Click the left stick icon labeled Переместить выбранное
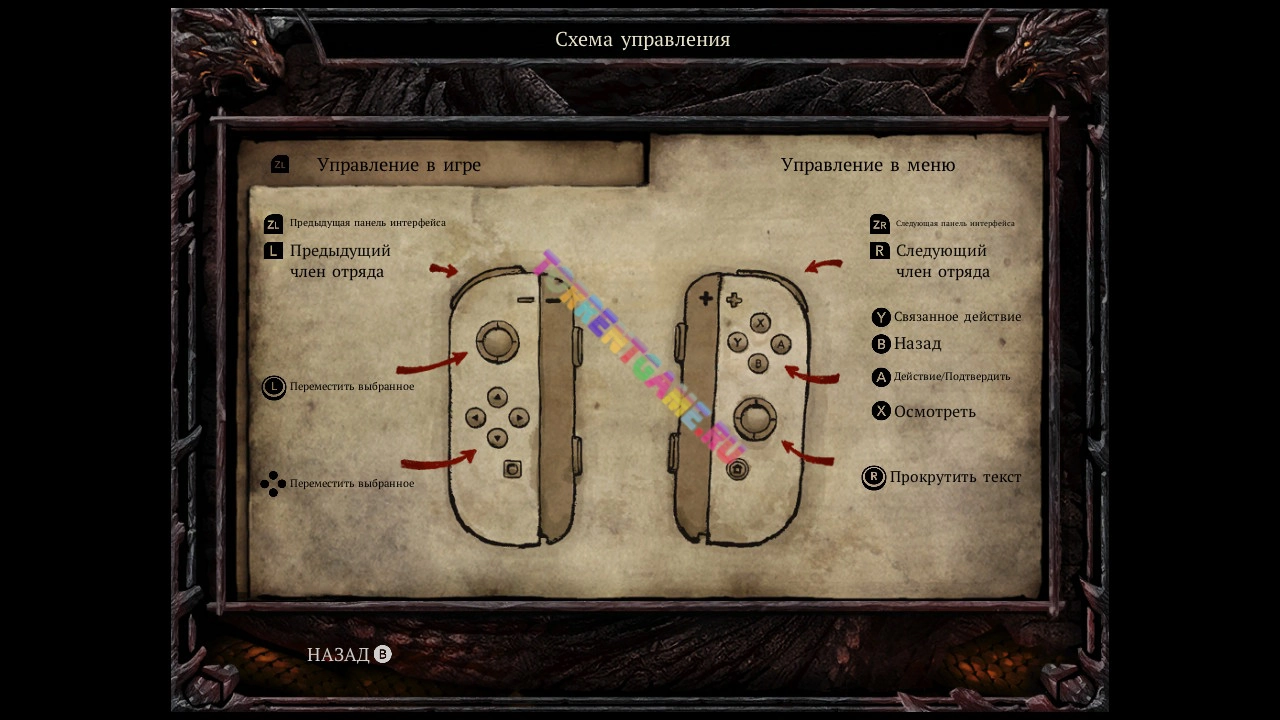This screenshot has width=1280, height=720. point(273,386)
